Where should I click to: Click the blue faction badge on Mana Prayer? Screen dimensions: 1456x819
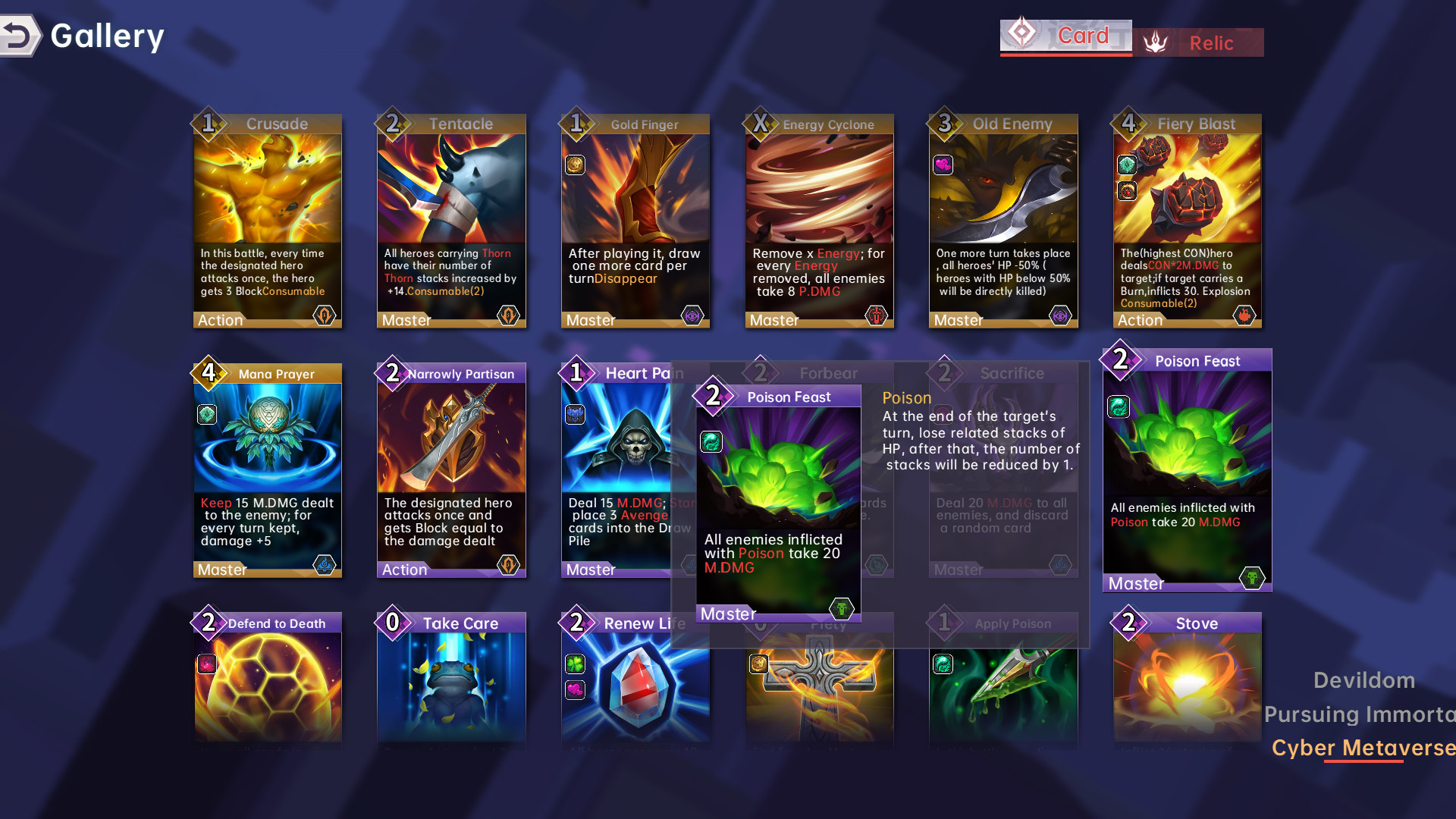coord(325,565)
